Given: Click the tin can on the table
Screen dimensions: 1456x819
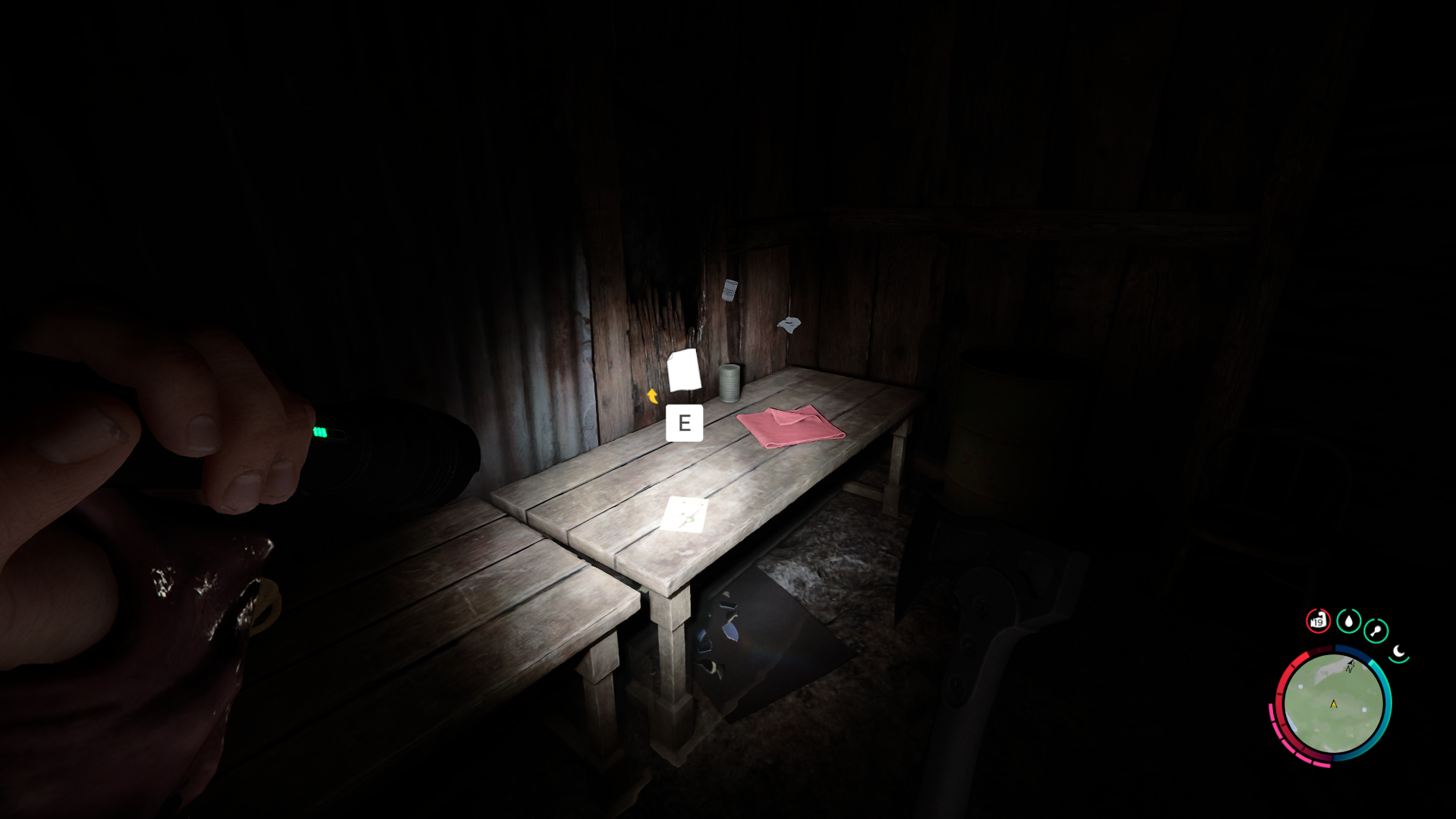Looking at the screenshot, I should (730, 383).
